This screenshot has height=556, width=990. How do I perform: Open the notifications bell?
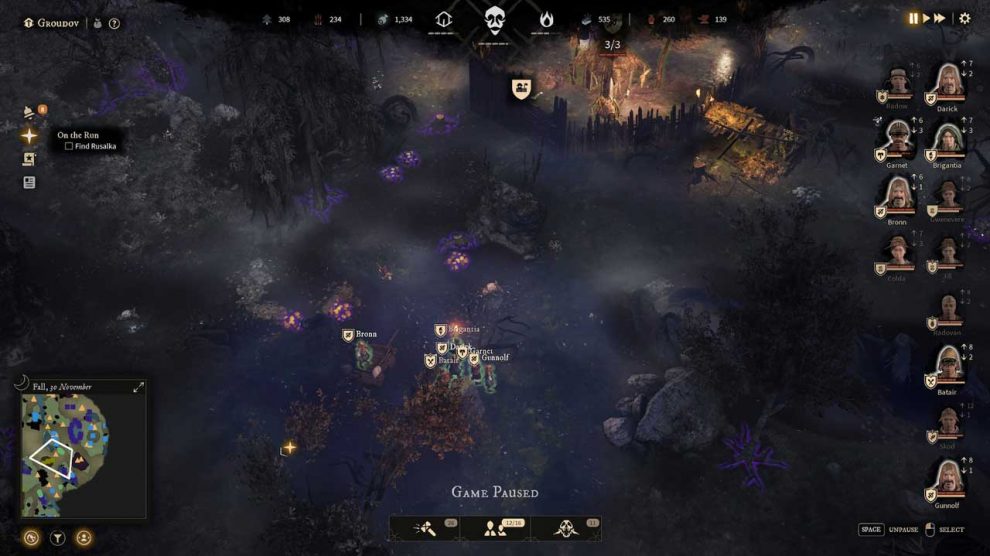click(x=30, y=113)
